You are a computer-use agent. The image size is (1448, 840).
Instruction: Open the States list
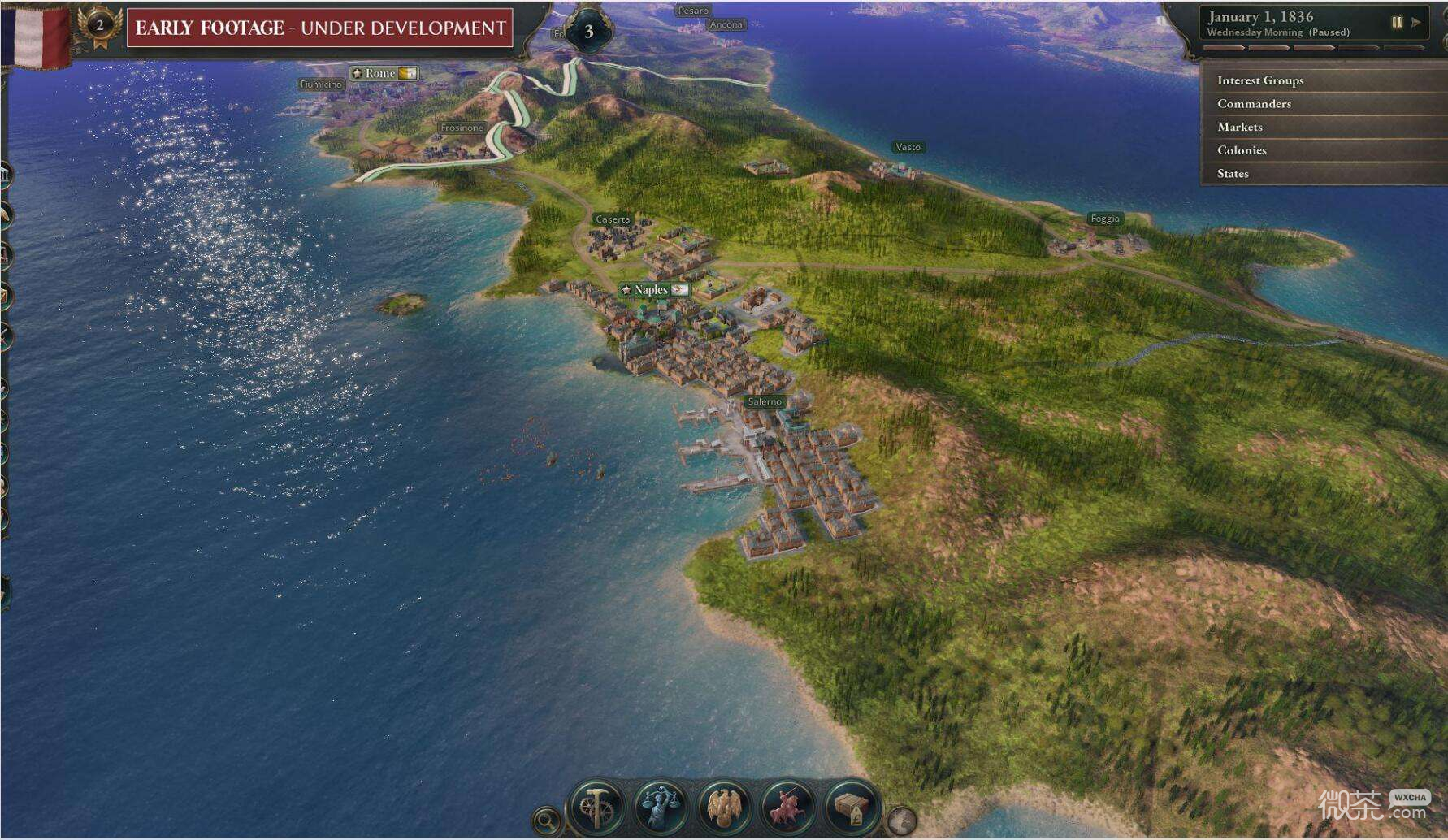pyautogui.click(x=1233, y=174)
